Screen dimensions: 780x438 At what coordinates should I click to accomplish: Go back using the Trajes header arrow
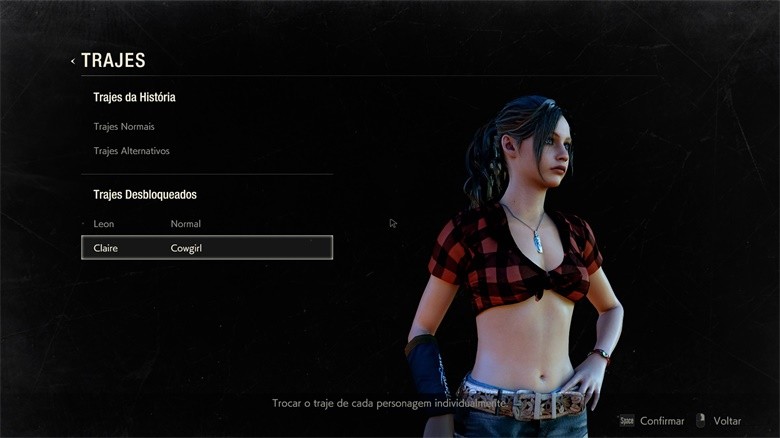pos(73,61)
